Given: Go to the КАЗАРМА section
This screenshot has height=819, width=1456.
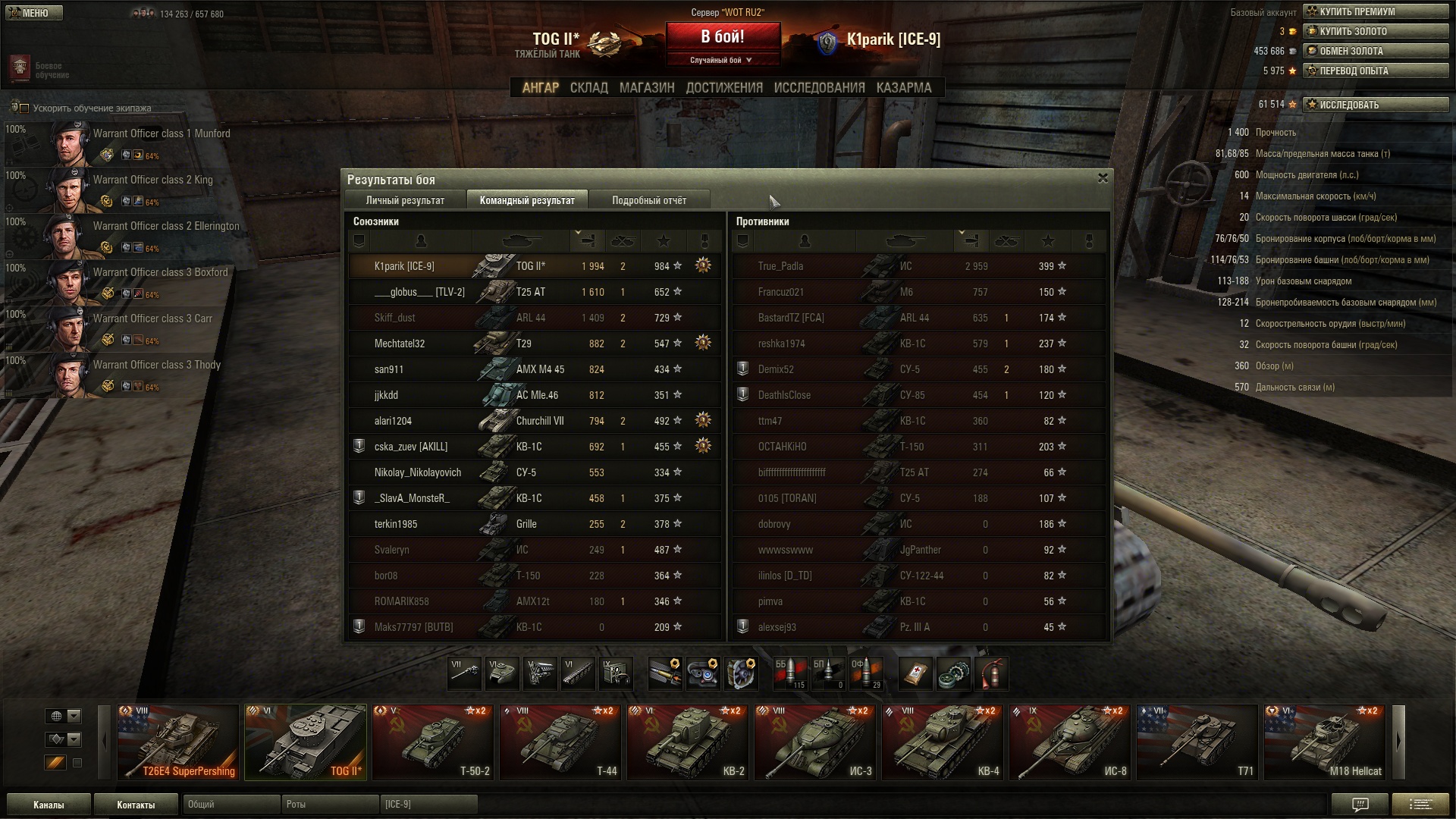Looking at the screenshot, I should 903,88.
